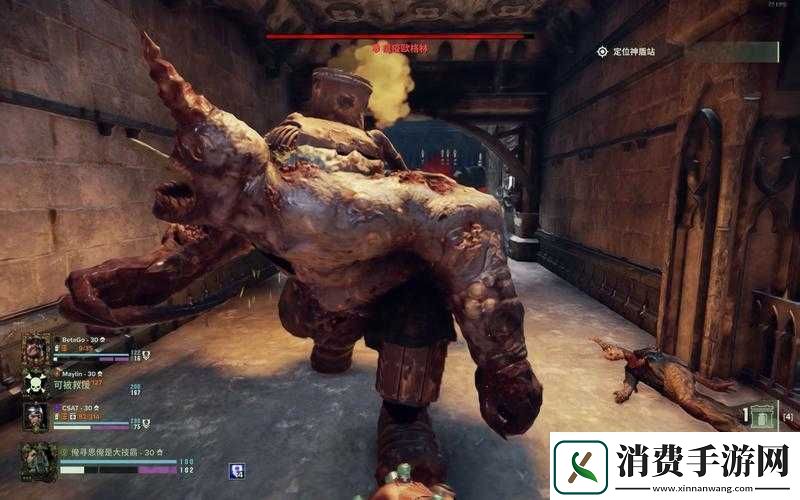Select the green weapon slot 1
The height and width of the screenshot is (500, 800).
pyautogui.click(x=763, y=416)
